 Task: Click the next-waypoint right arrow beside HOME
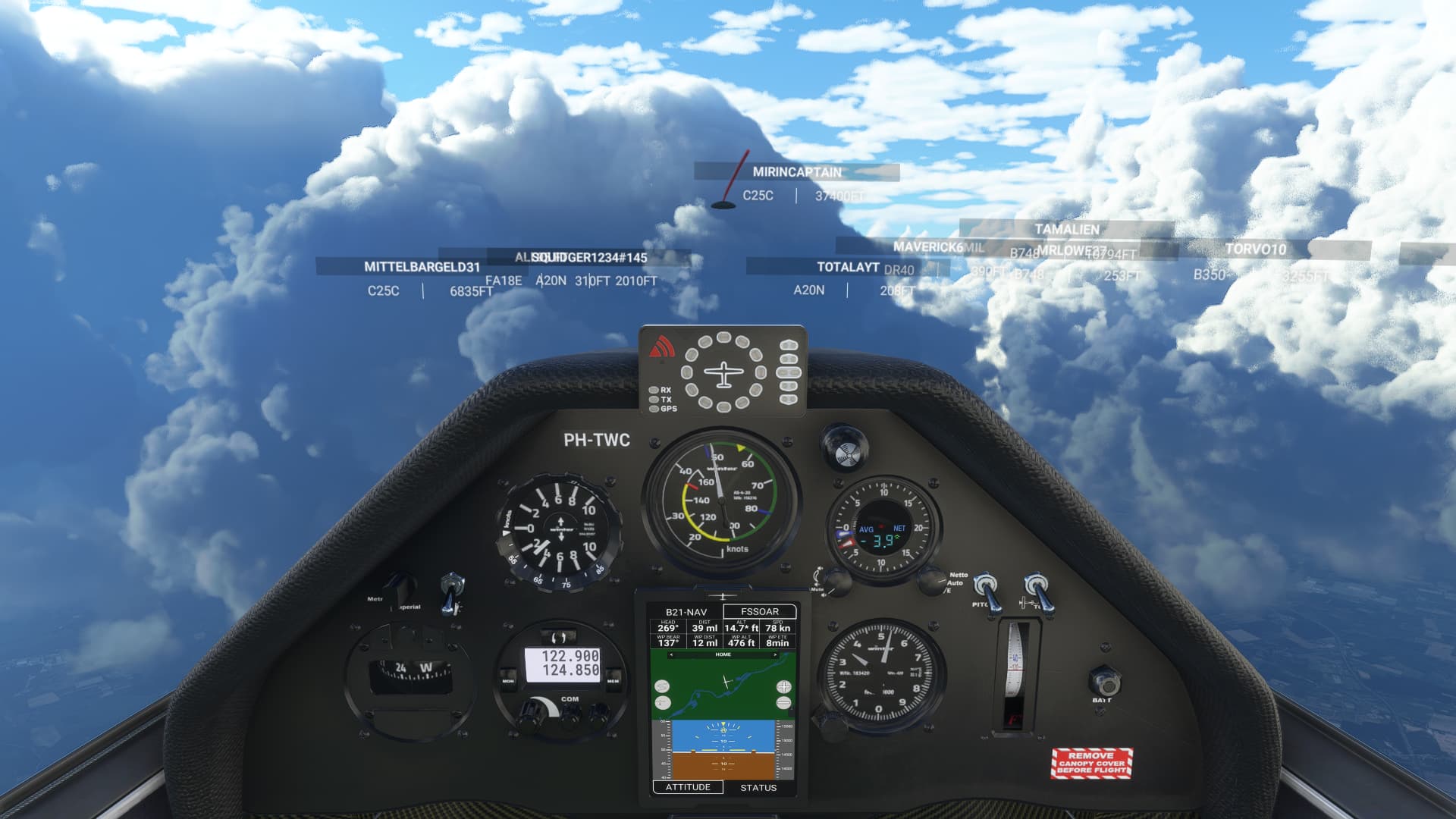(x=775, y=654)
